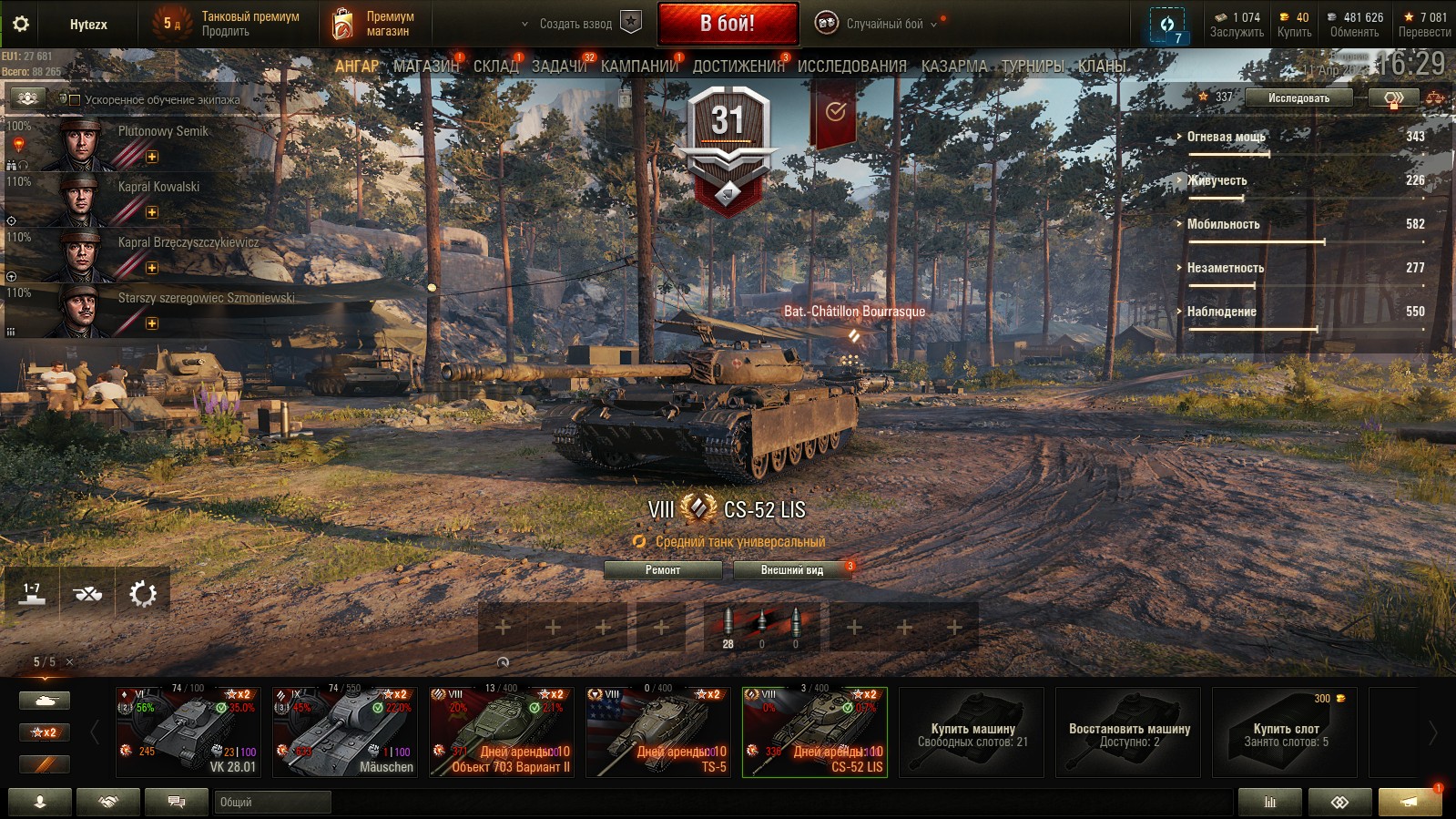Click the Ремонт button

pos(663,570)
